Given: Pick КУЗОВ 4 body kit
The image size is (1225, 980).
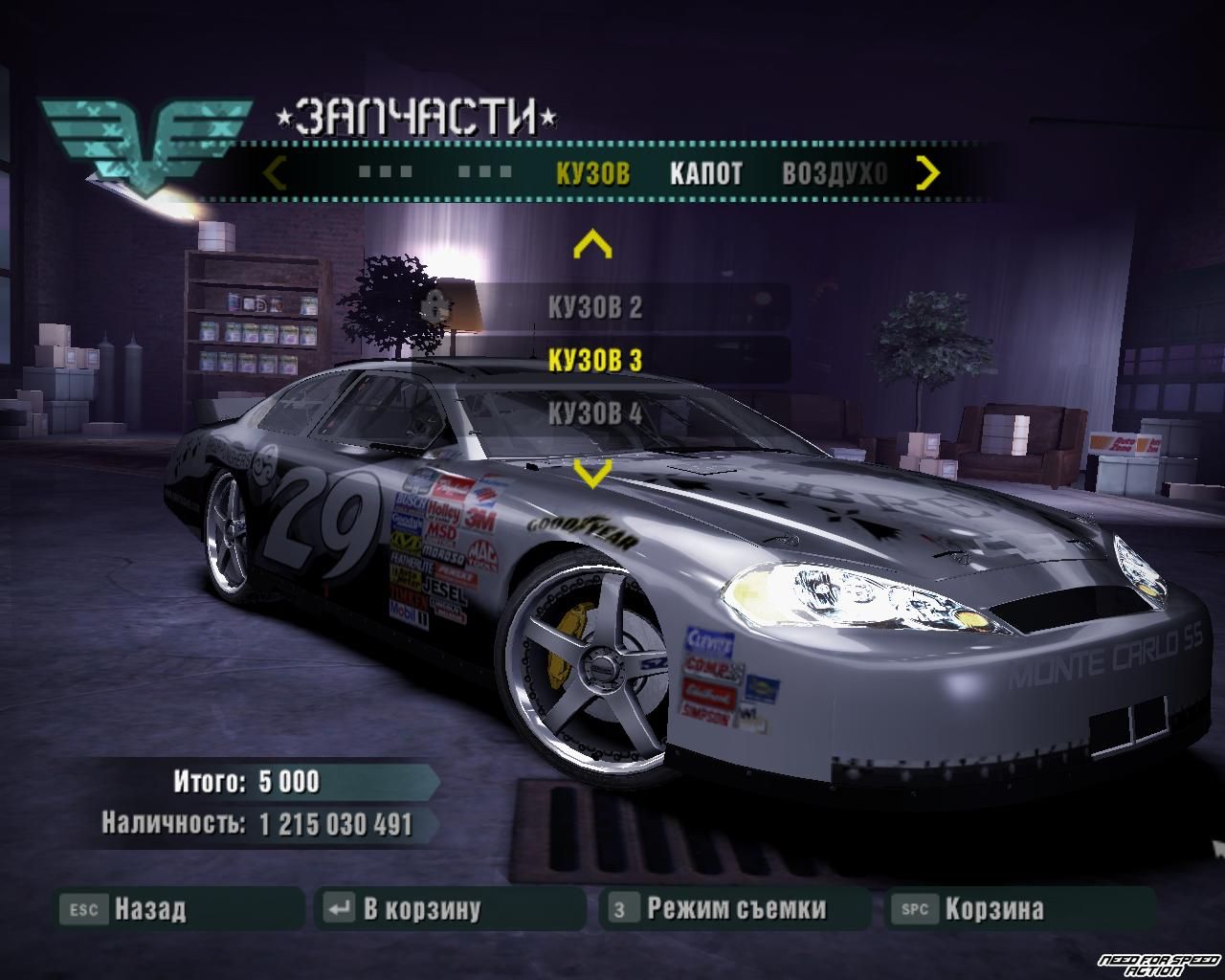Looking at the screenshot, I should (x=594, y=413).
